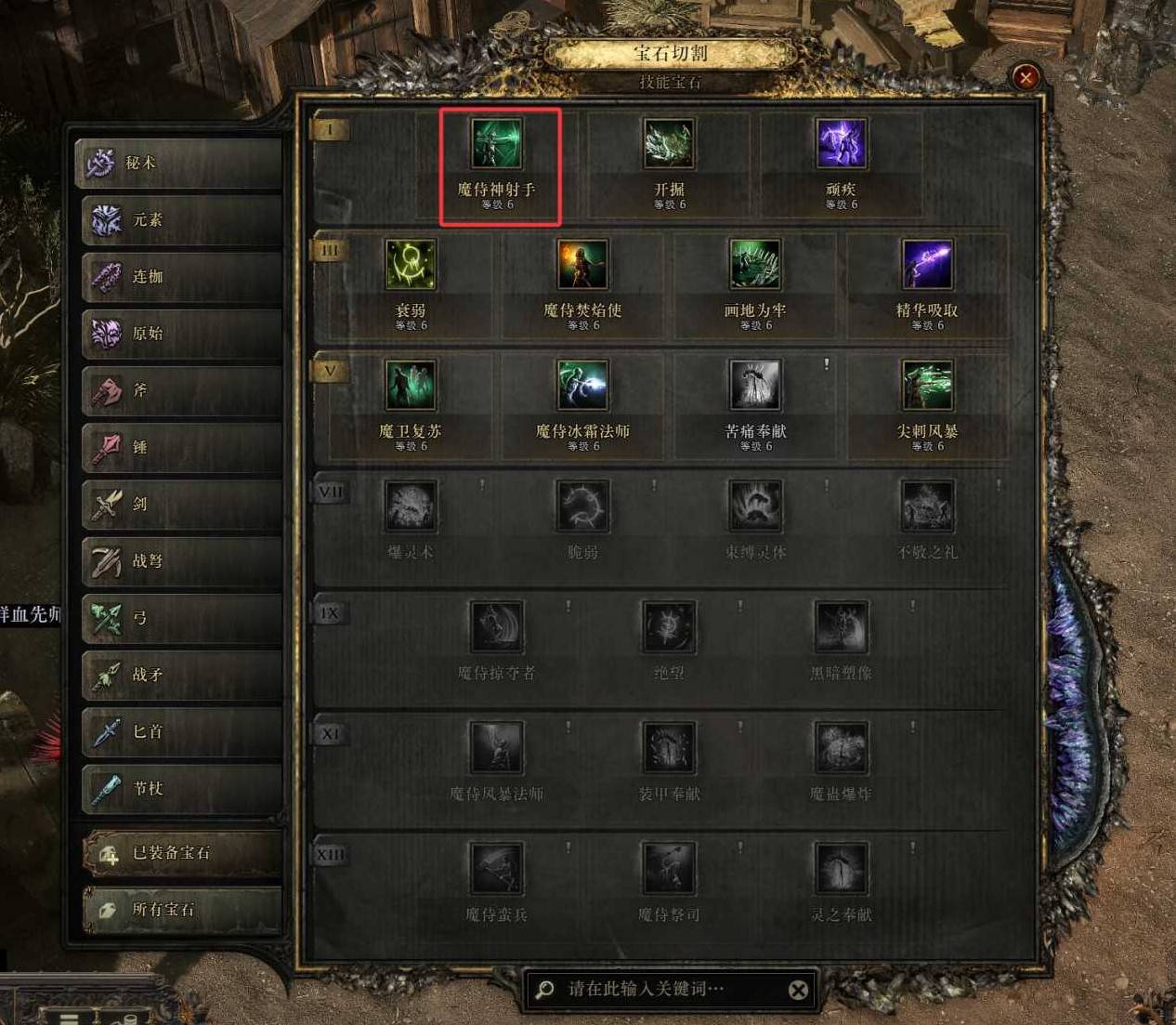The image size is (1176, 1025).
Task: Select the 苦痛奉献 skill gem
Action: (x=754, y=387)
